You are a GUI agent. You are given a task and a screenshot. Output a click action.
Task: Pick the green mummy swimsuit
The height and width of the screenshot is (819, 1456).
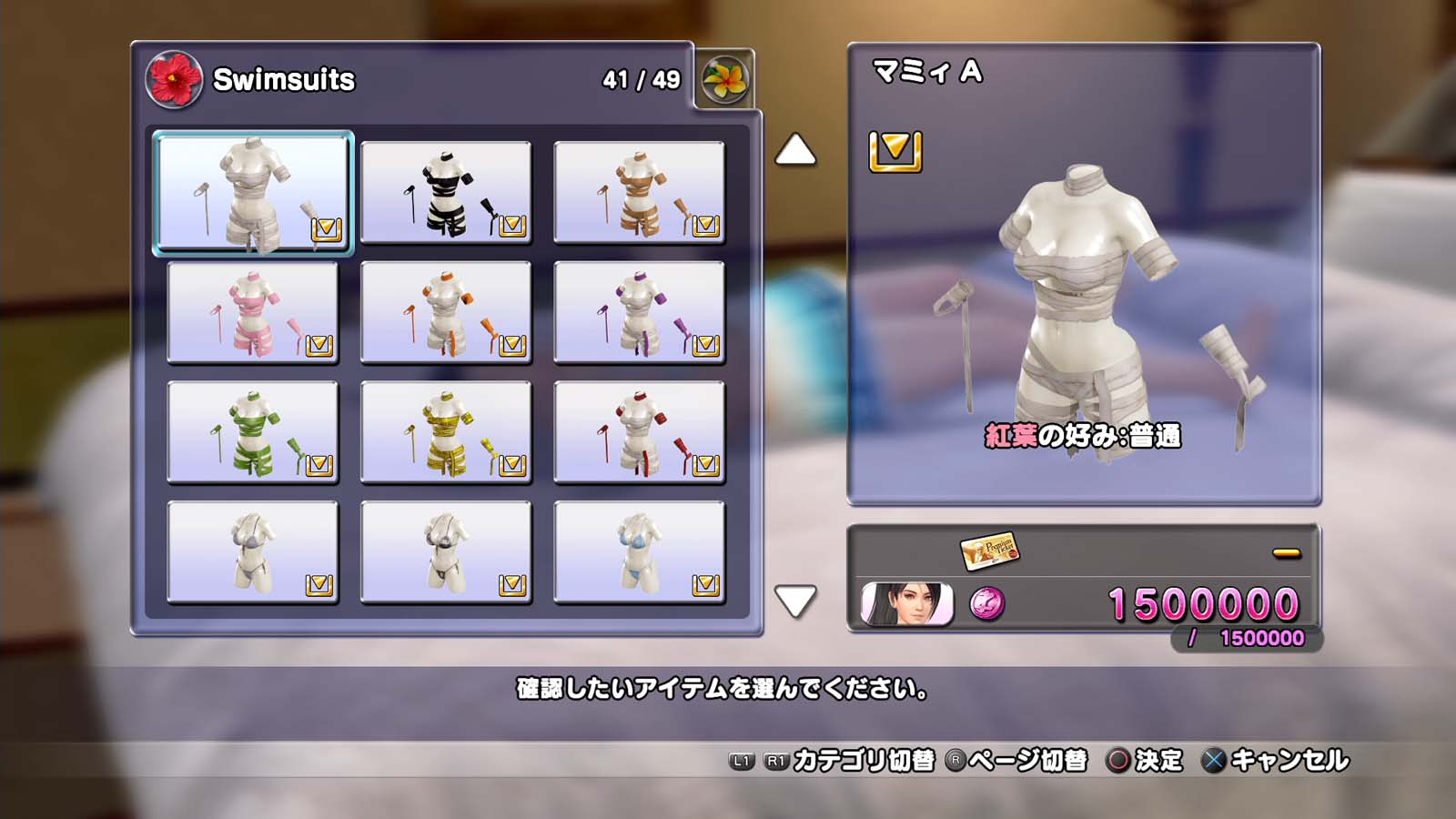coord(253,433)
